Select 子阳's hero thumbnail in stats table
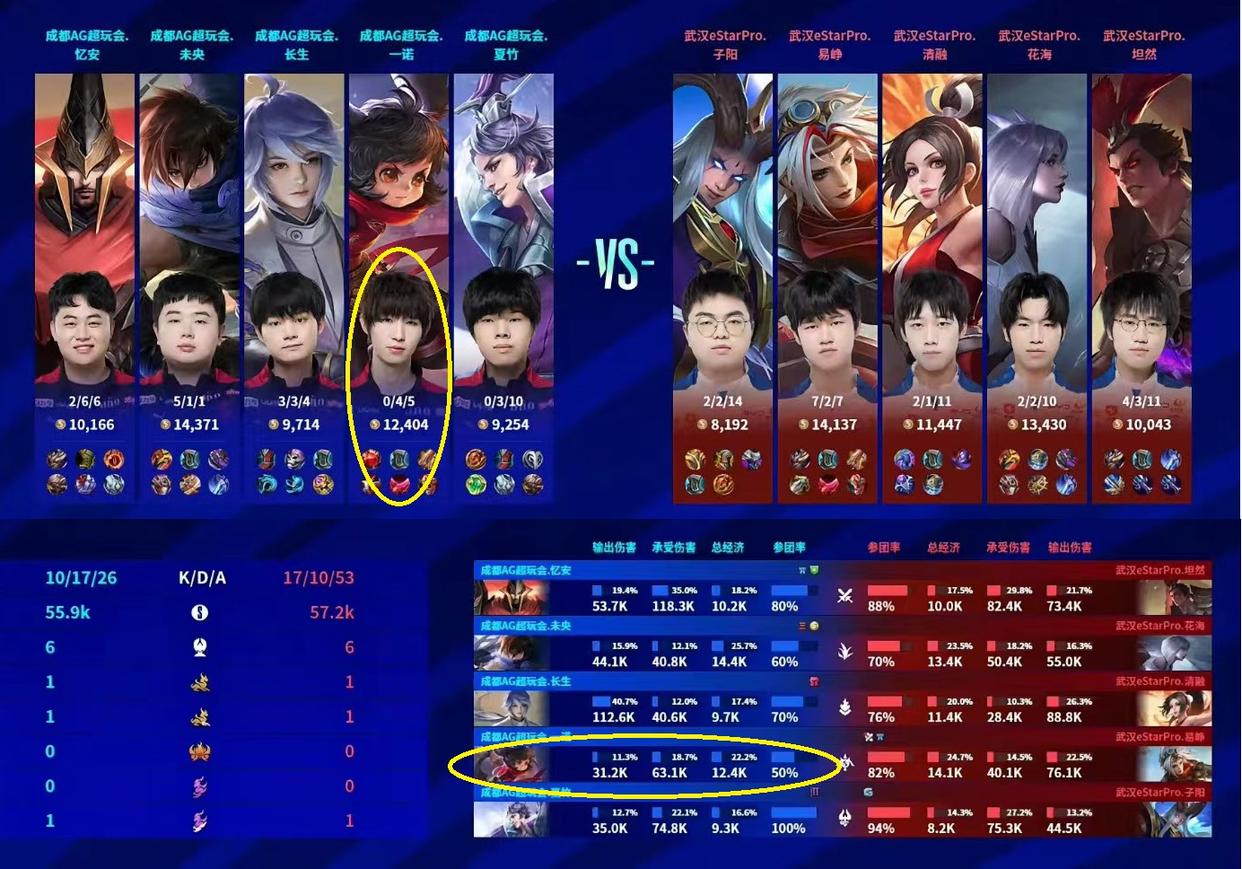1242x869 pixels. 1174,819
